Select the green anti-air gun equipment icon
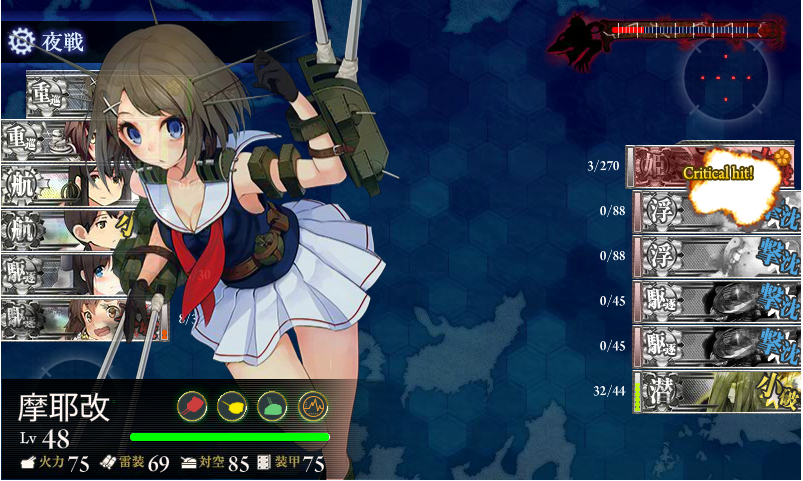The width and height of the screenshot is (803, 481). pos(272,405)
